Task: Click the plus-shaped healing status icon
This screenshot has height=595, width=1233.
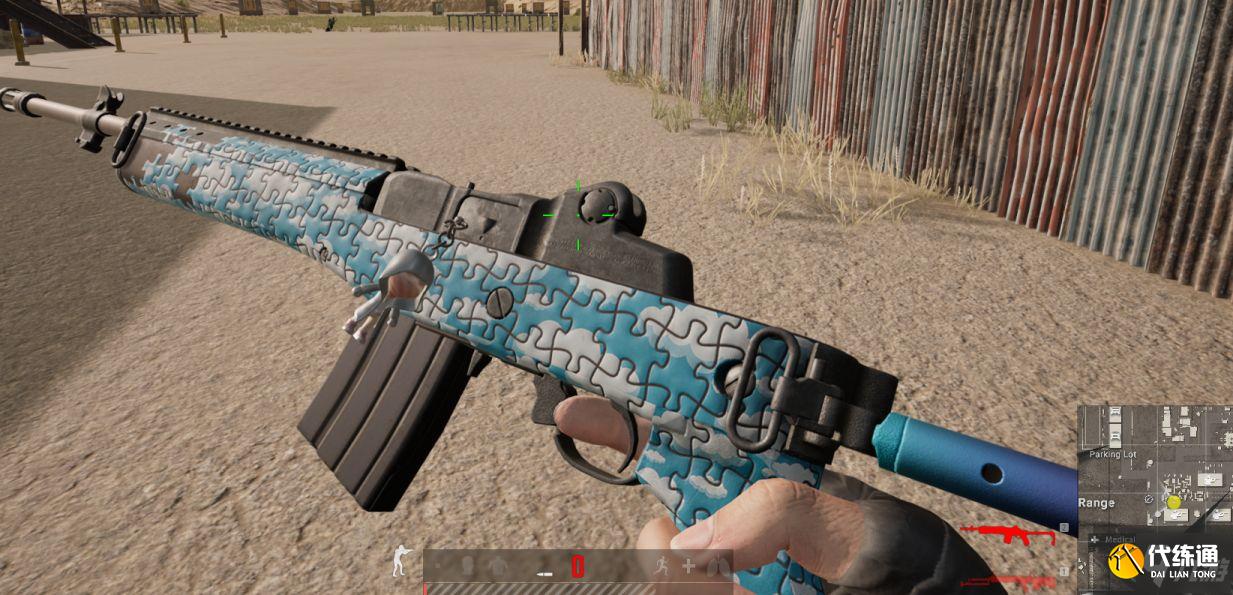Action: pos(688,566)
